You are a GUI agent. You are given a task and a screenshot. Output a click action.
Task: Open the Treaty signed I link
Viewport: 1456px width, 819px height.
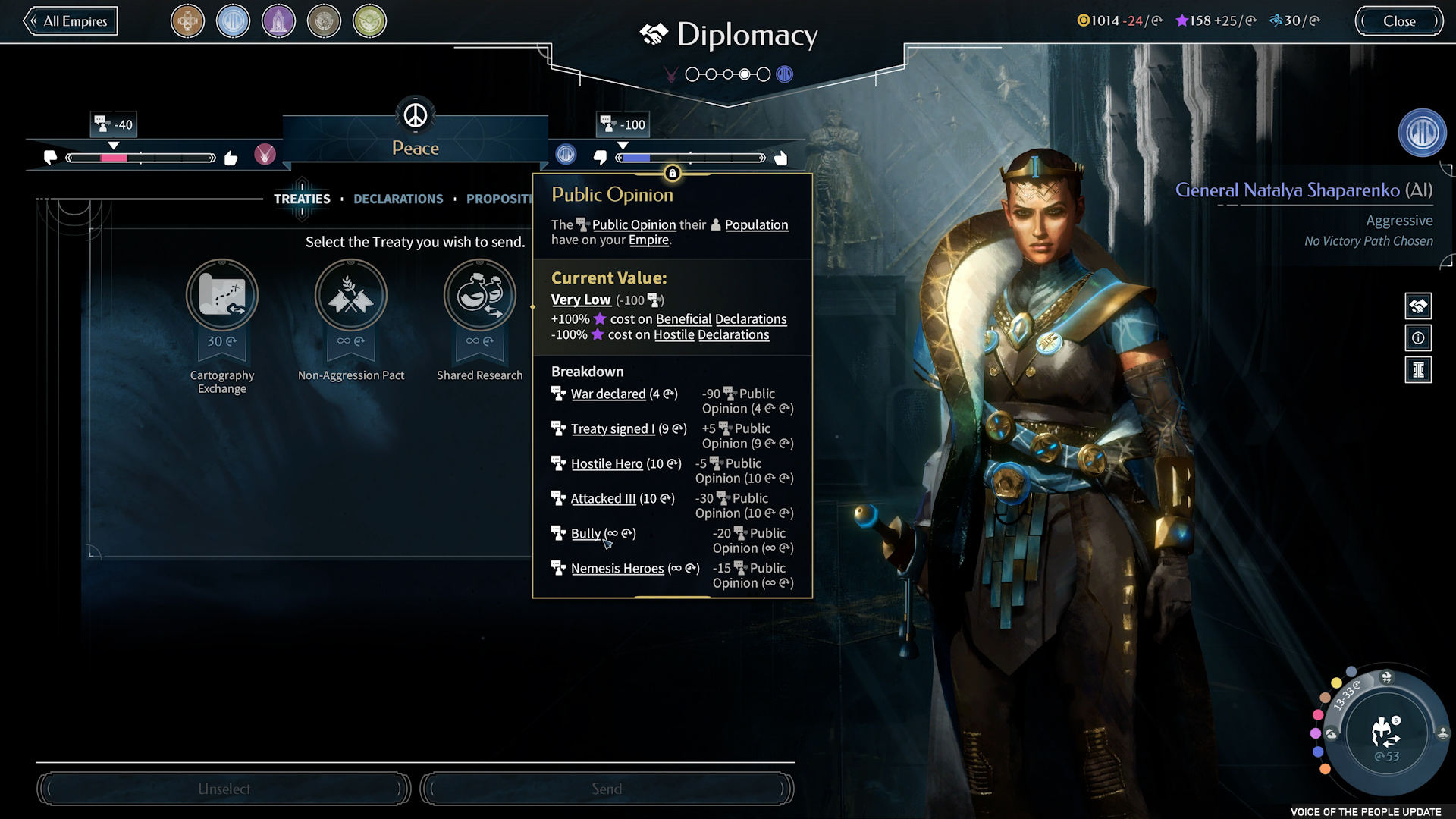612,429
